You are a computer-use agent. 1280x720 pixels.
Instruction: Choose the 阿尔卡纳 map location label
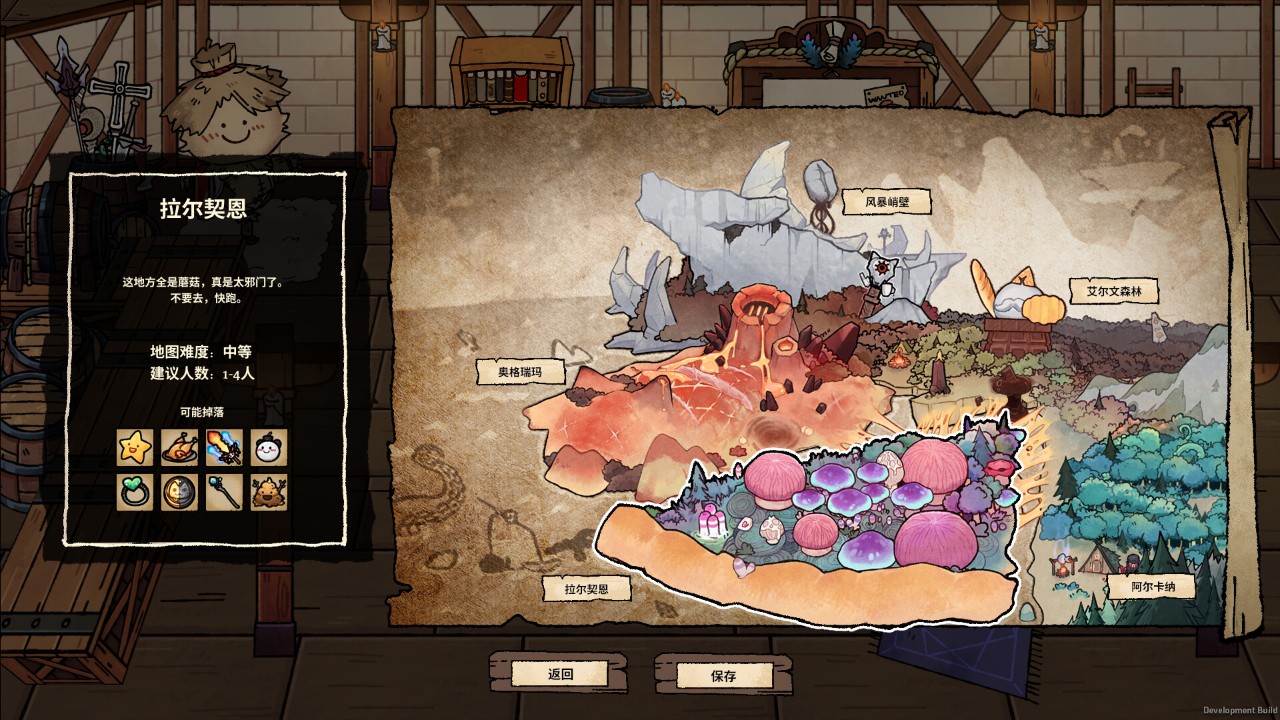1150,586
